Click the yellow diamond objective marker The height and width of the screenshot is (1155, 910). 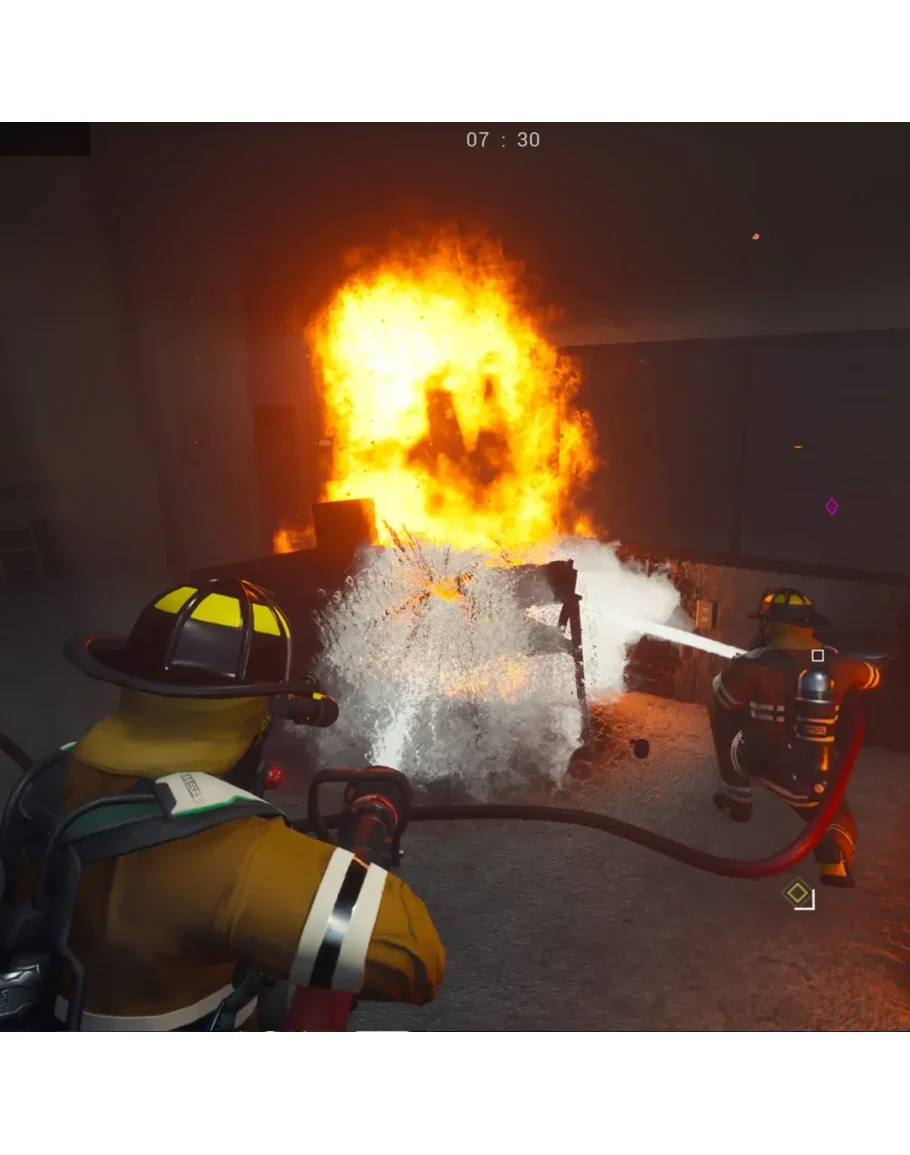797,892
